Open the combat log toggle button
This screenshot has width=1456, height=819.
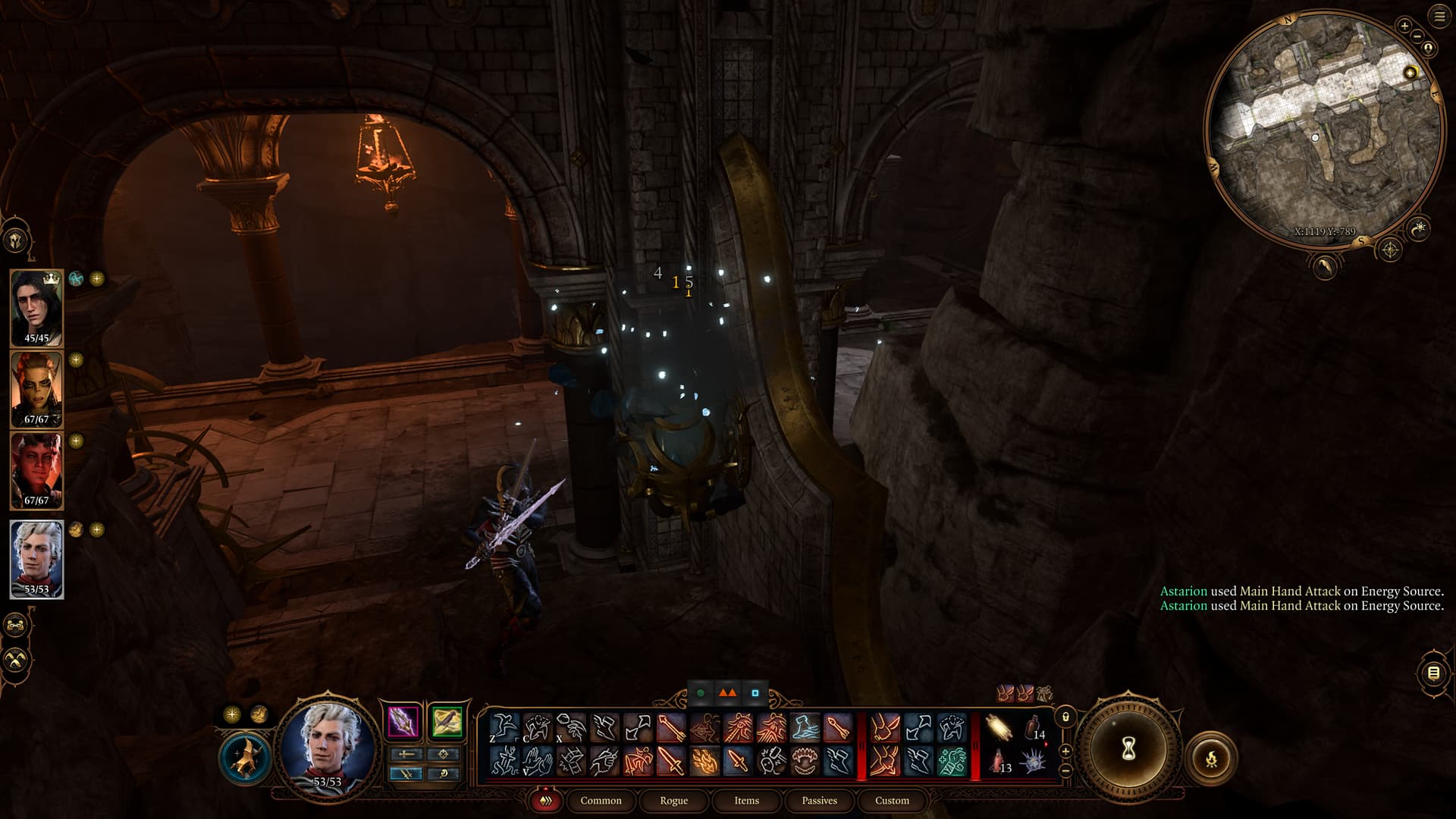click(1432, 673)
